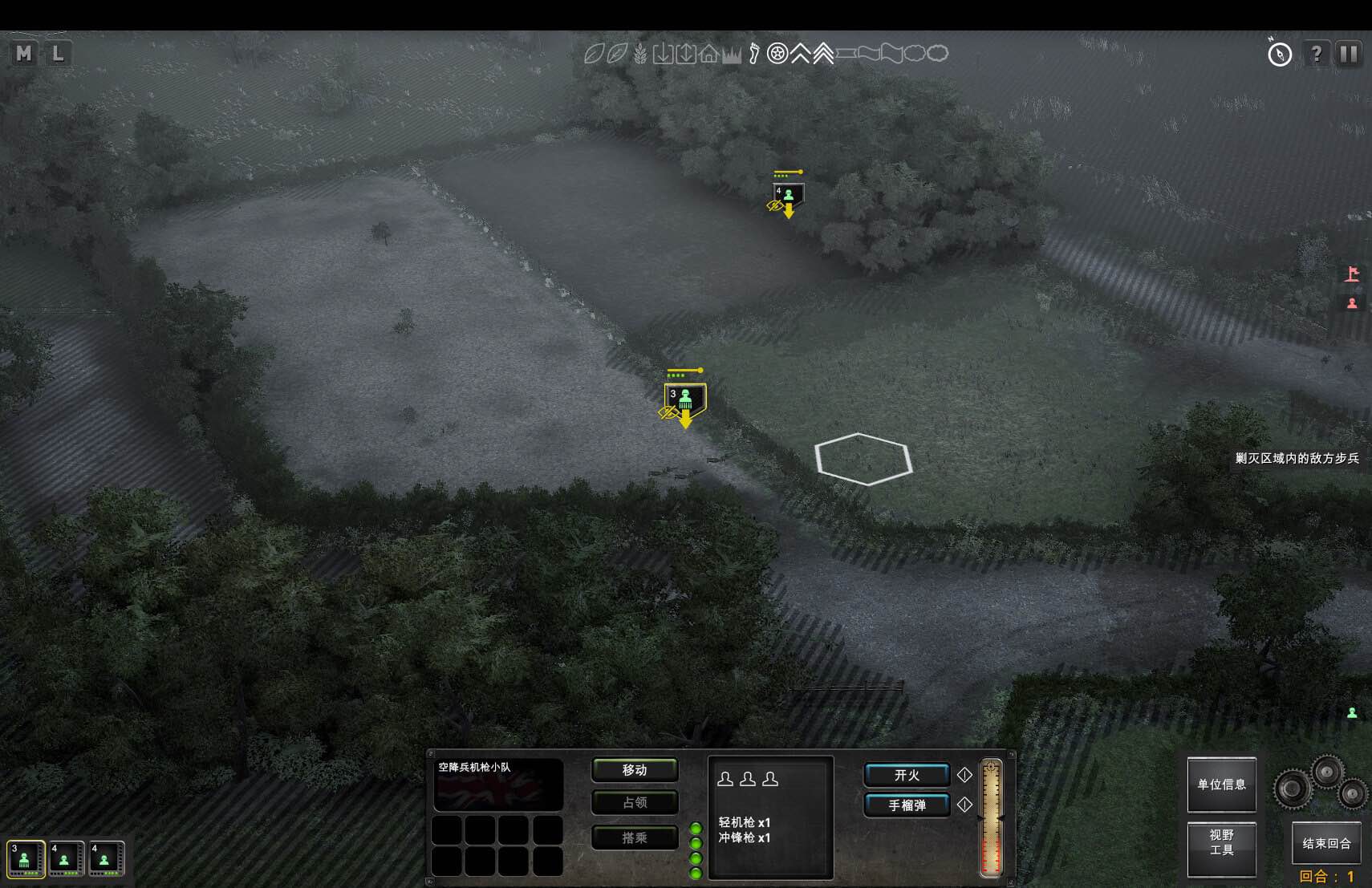Viewport: 1372px width, 888px height.
Task: Click the question mark help icon
Action: [1316, 54]
